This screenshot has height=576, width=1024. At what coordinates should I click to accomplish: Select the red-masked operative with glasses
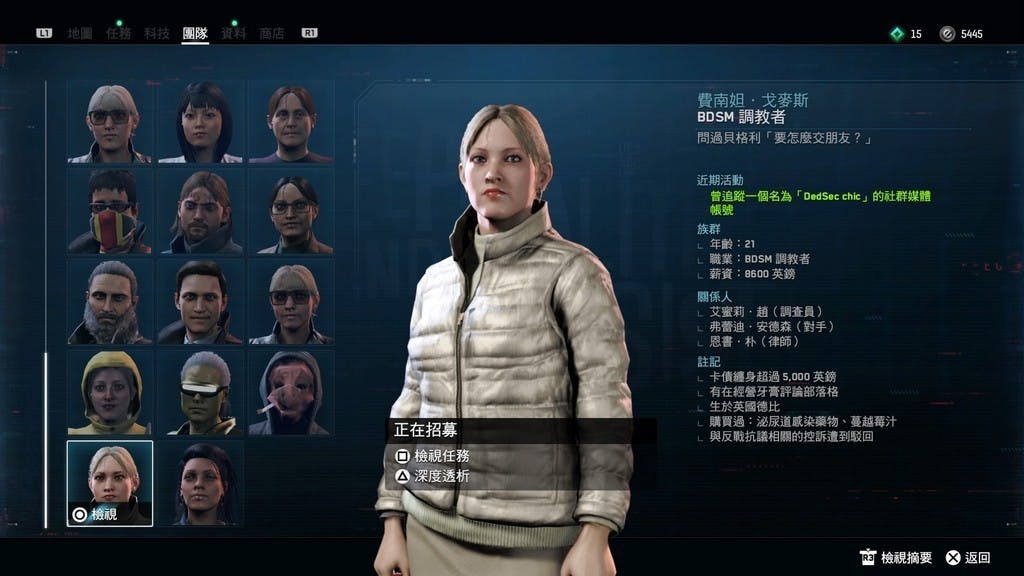click(110, 210)
